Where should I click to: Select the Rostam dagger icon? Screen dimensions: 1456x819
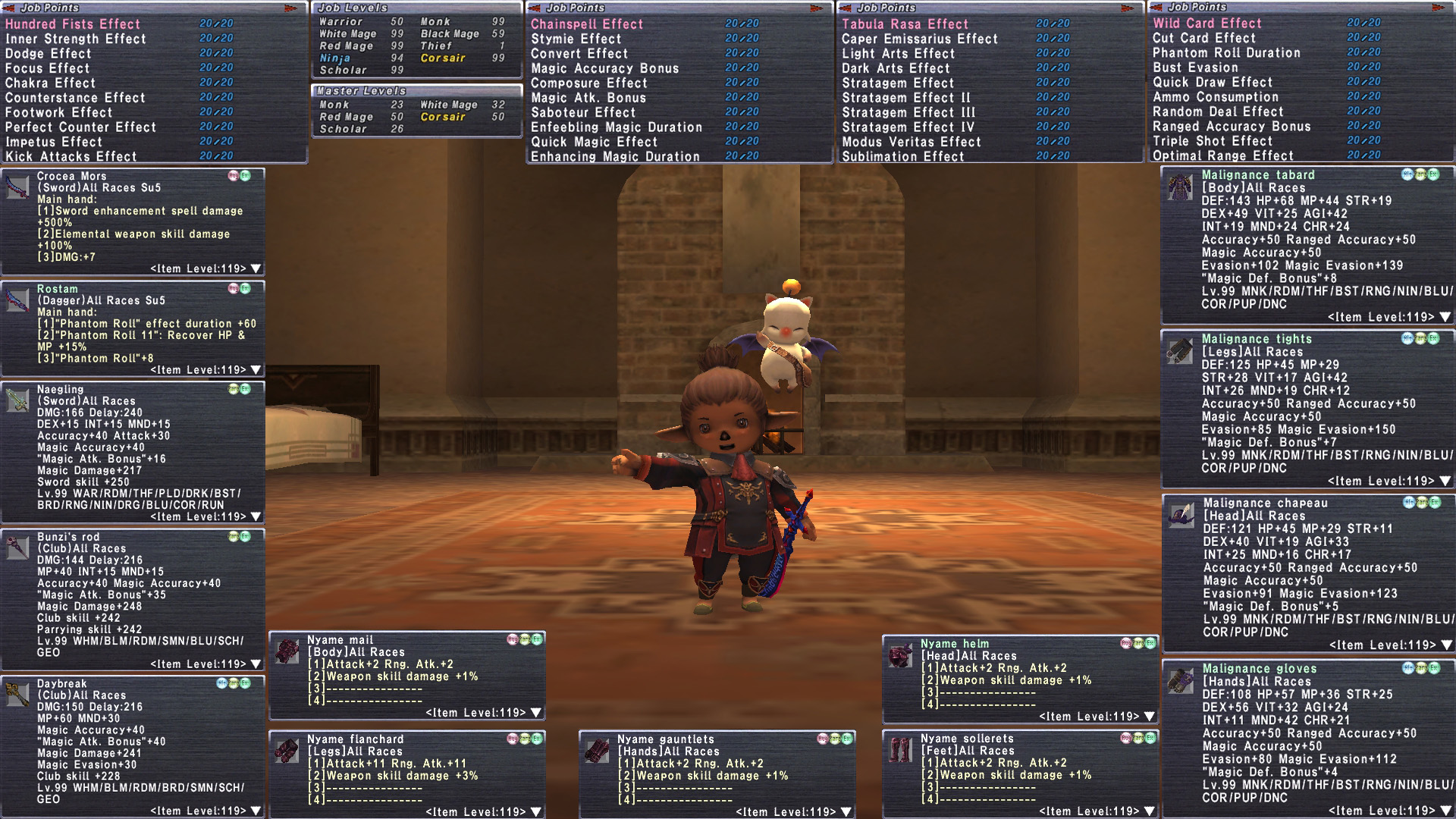coord(17,300)
